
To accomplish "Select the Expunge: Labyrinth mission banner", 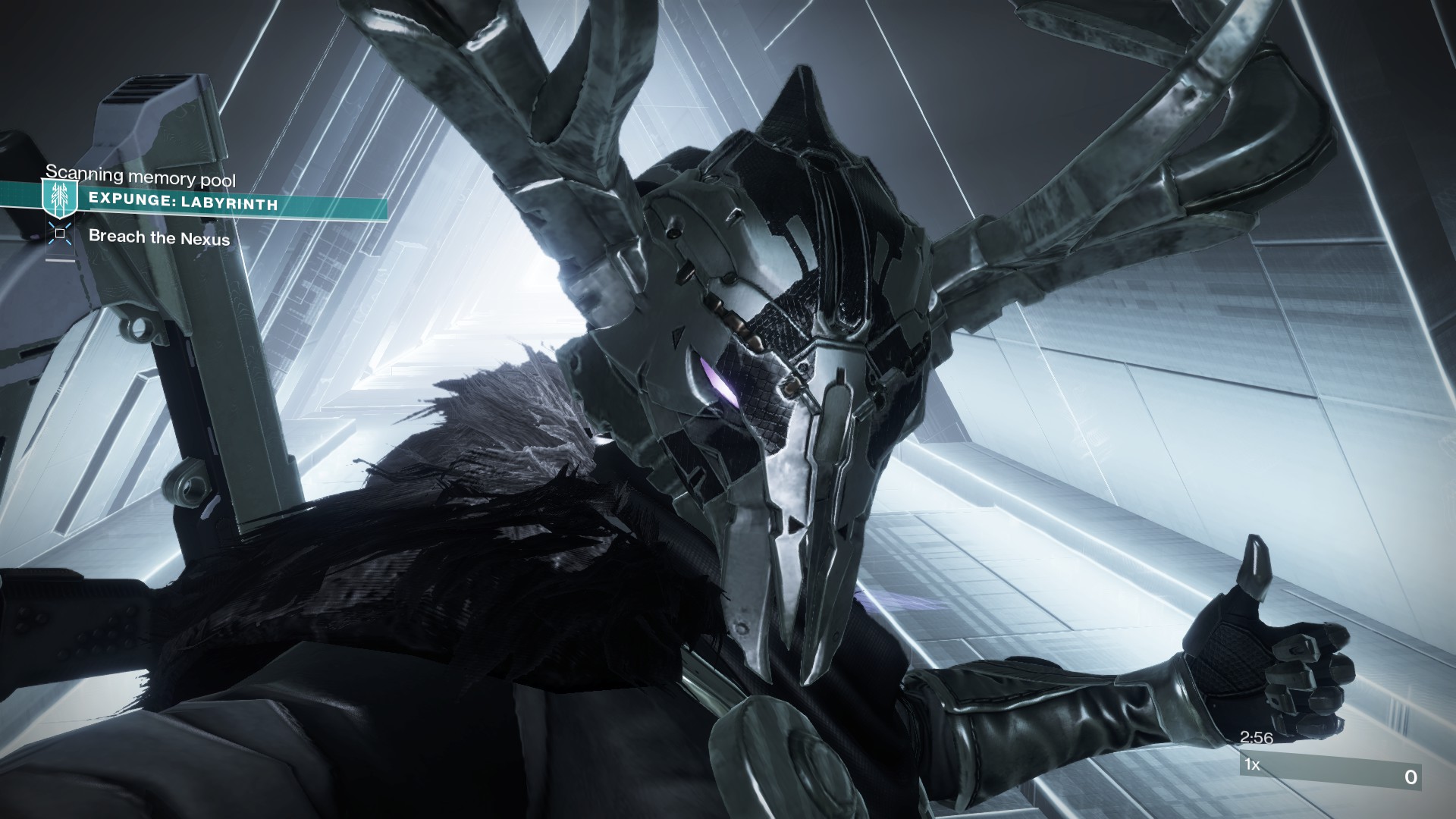I will tap(184, 203).
